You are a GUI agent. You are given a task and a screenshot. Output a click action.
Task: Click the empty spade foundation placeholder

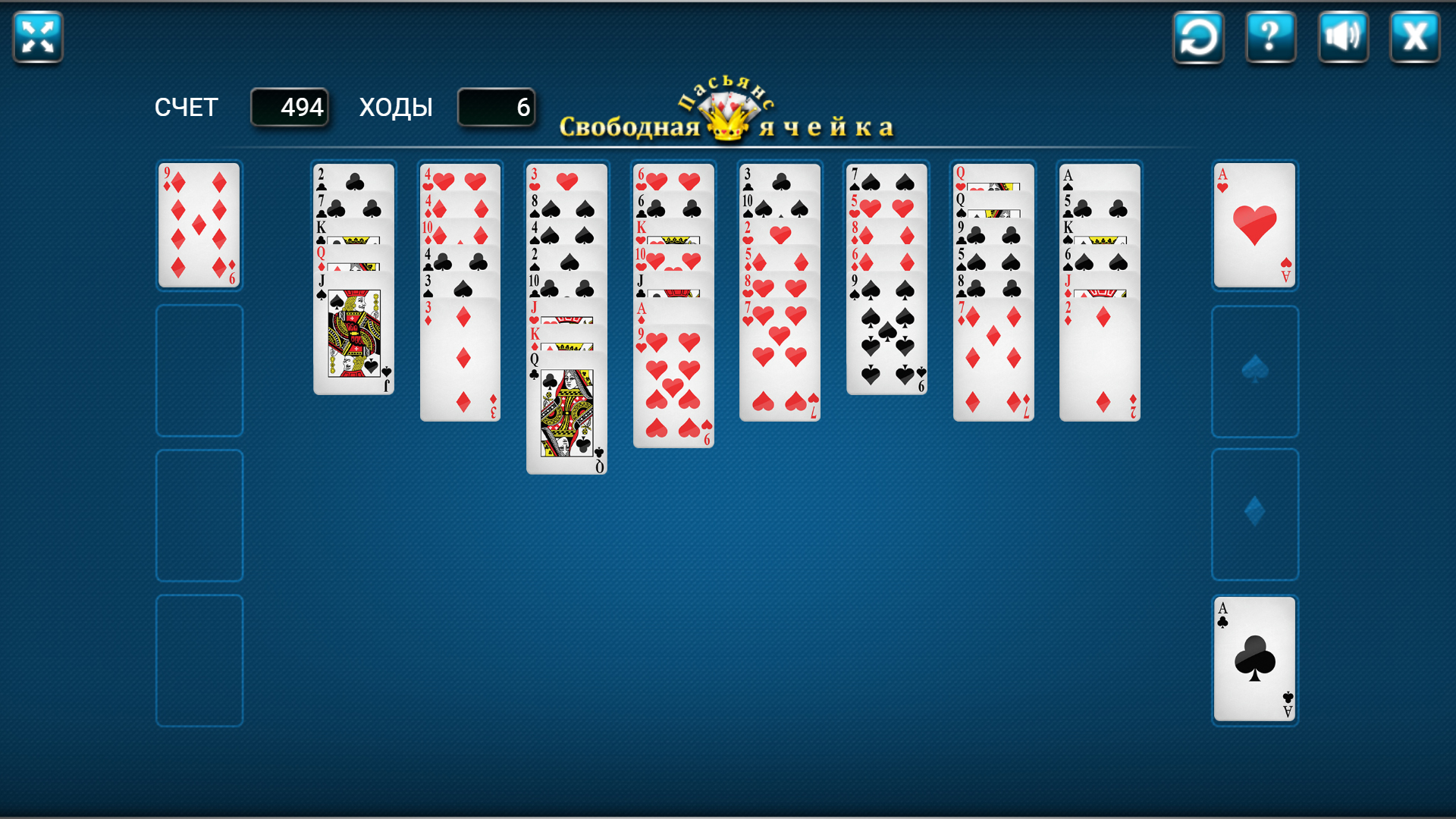[x=1254, y=371]
